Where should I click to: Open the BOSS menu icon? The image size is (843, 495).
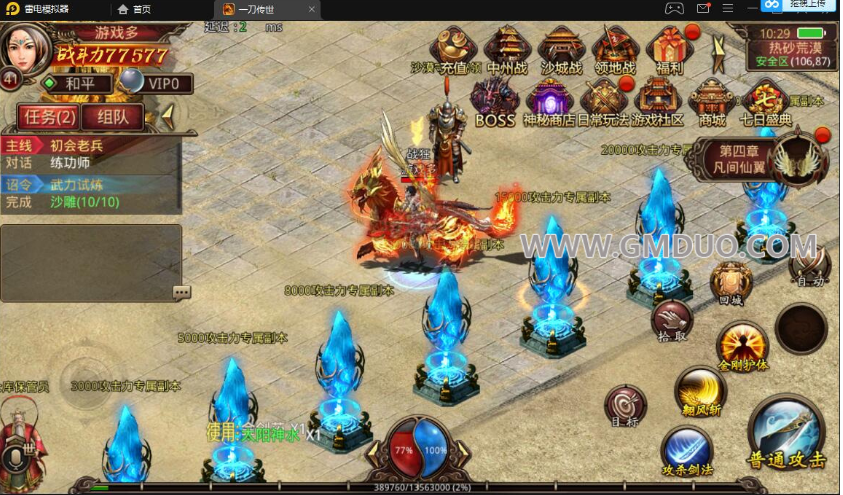pyautogui.click(x=495, y=103)
